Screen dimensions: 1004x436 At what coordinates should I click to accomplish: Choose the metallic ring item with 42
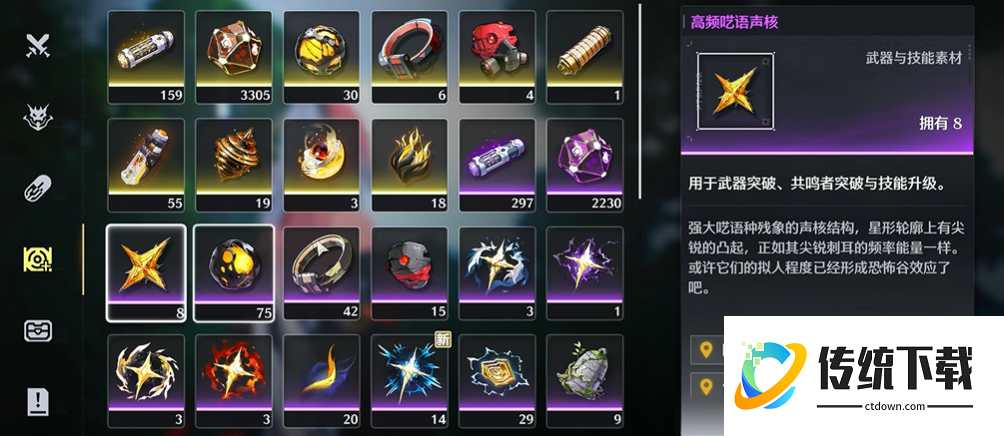(x=322, y=271)
